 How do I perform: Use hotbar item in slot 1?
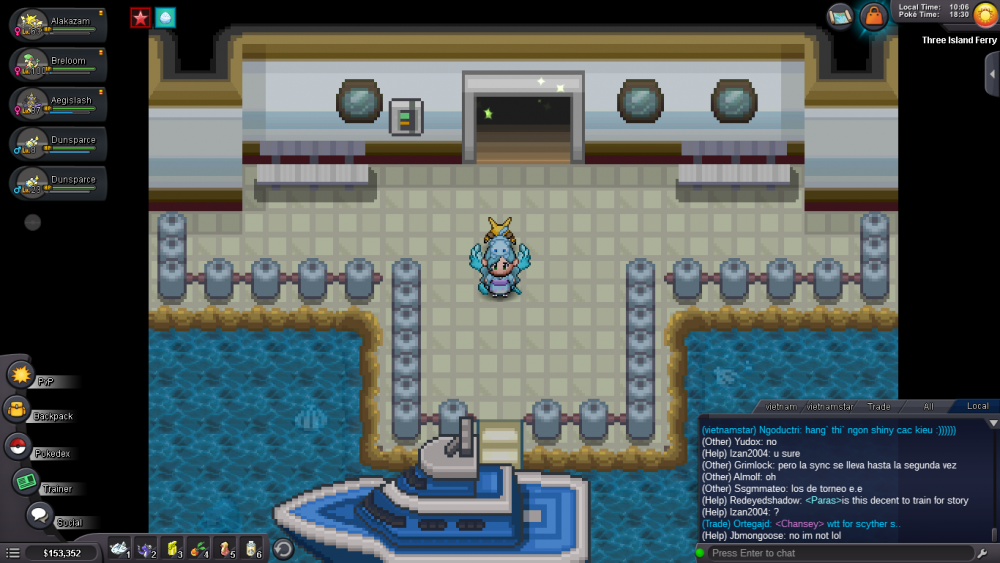(120, 548)
